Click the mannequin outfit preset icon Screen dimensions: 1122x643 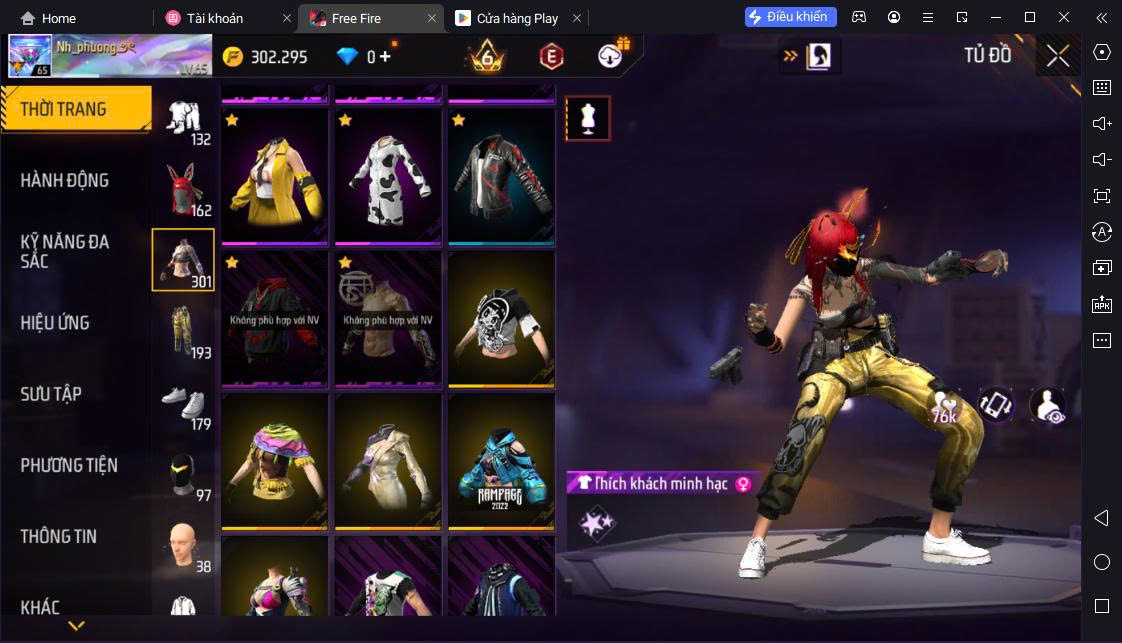(588, 118)
